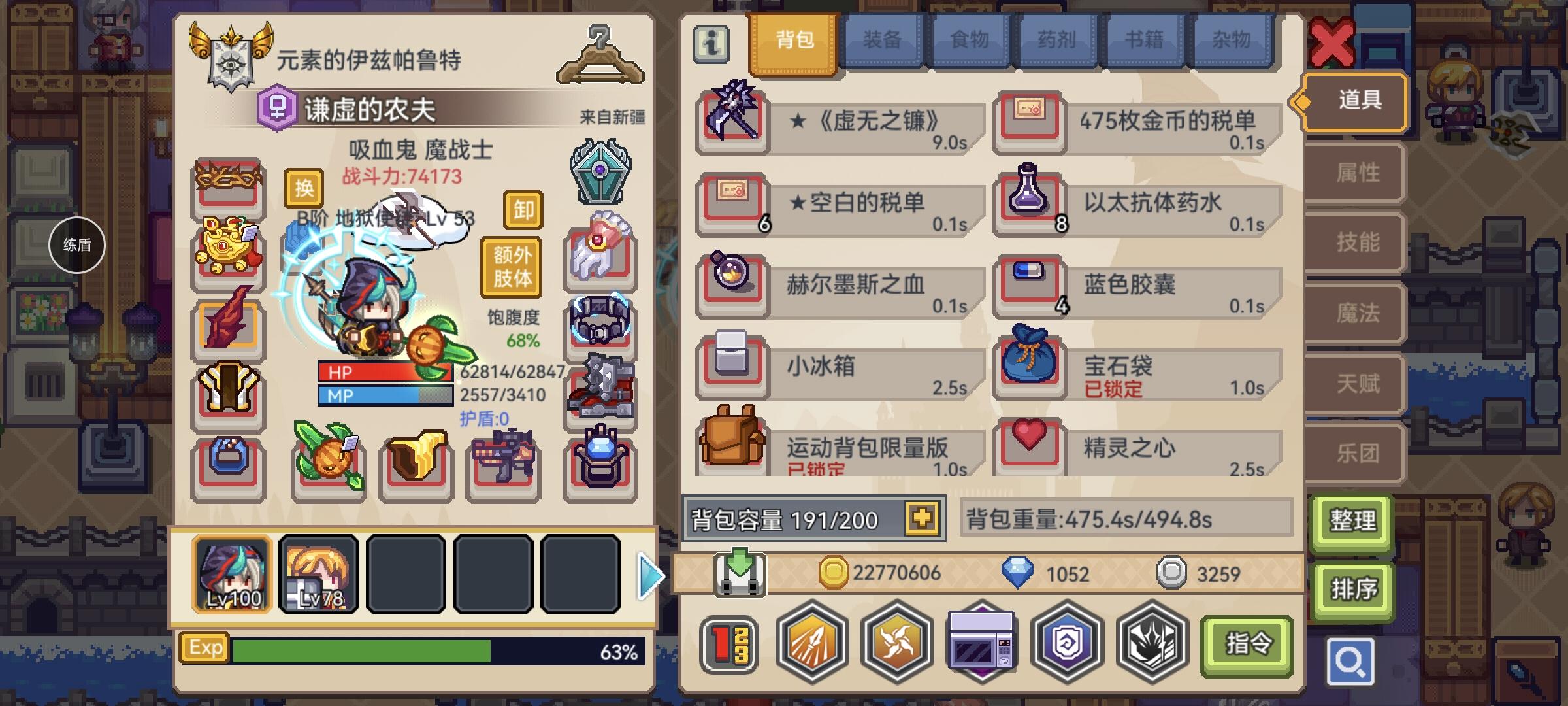Open the 属性 sidebar menu item

1354,172
